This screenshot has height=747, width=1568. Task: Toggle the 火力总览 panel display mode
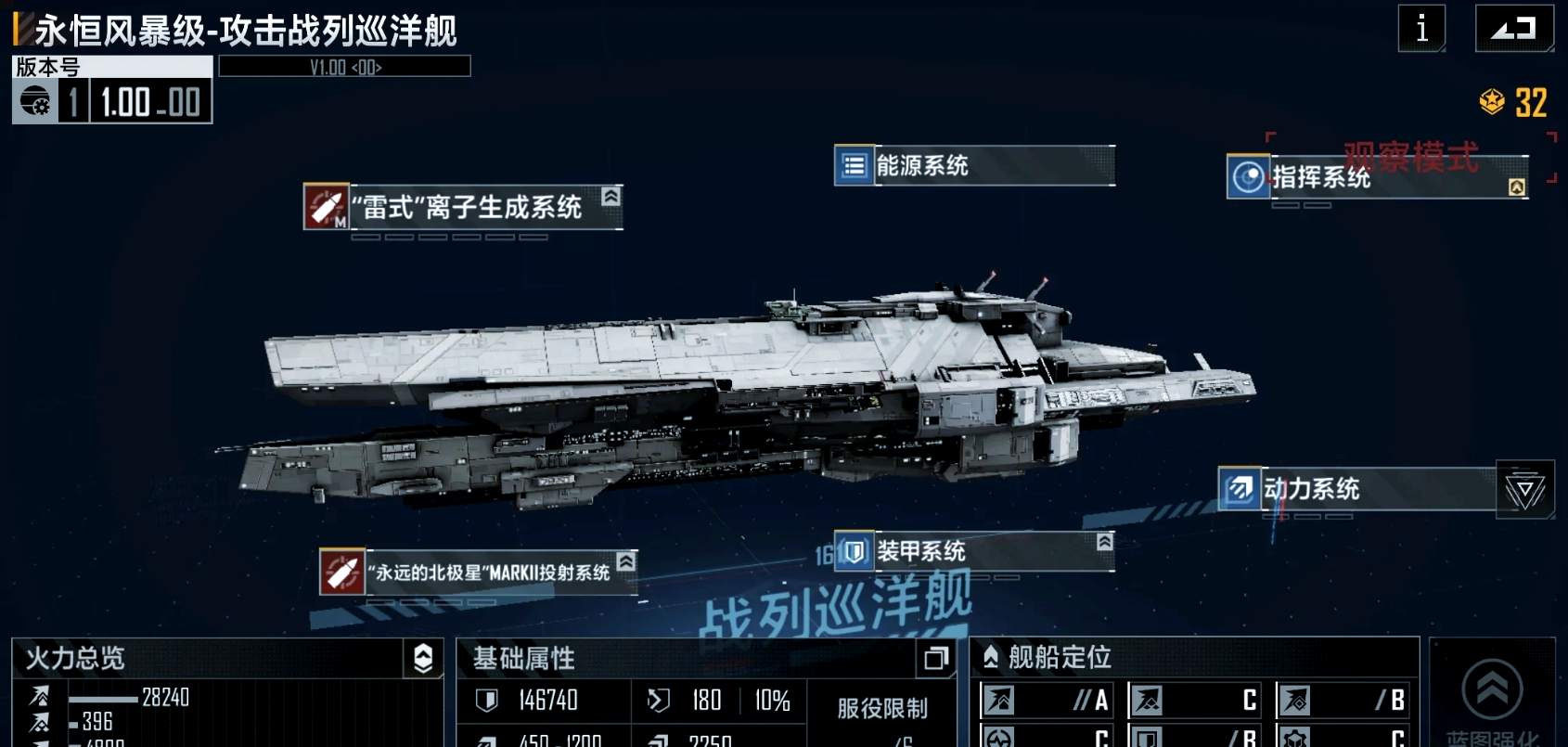coord(423,659)
